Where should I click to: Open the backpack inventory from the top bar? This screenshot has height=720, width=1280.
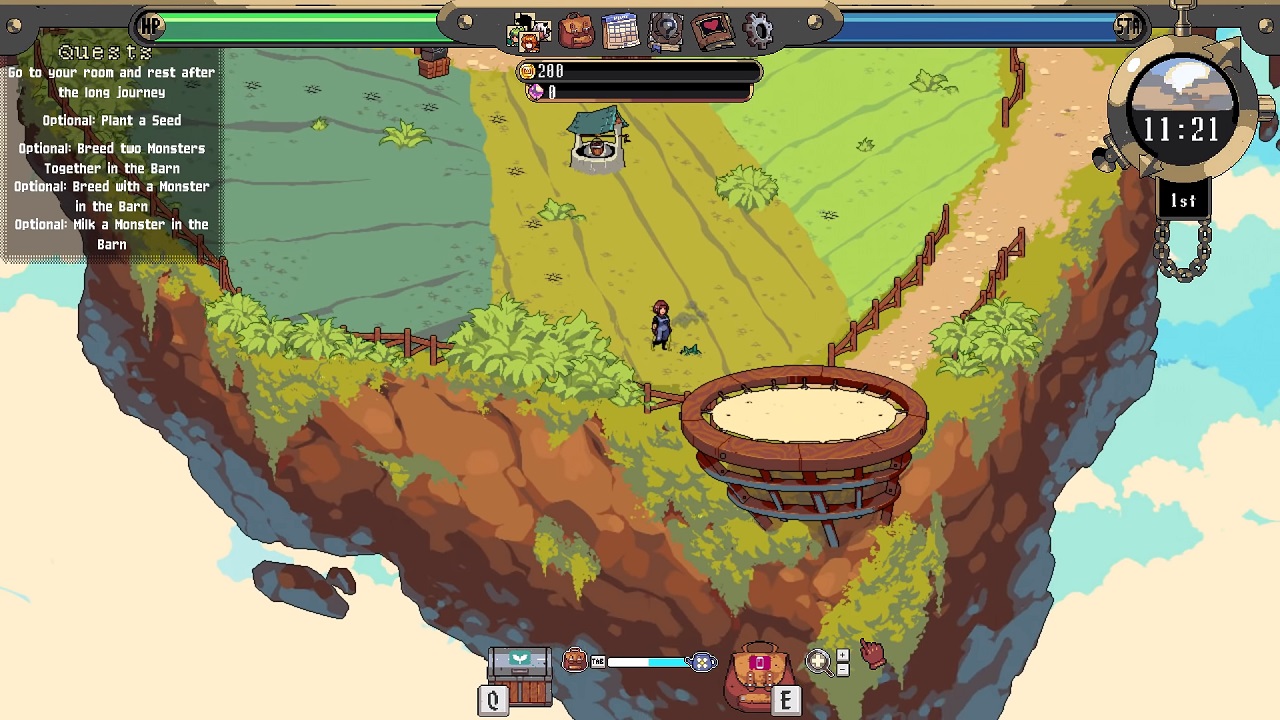576,31
